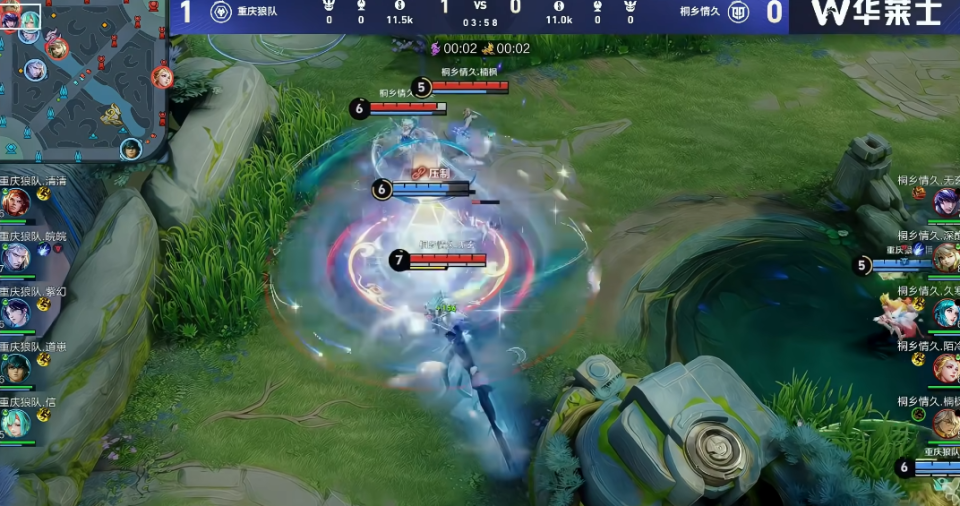This screenshot has height=506, width=960.
Task: Choose the 桐乡情久.深酷 blonde hero portrait
Action: 945,258
